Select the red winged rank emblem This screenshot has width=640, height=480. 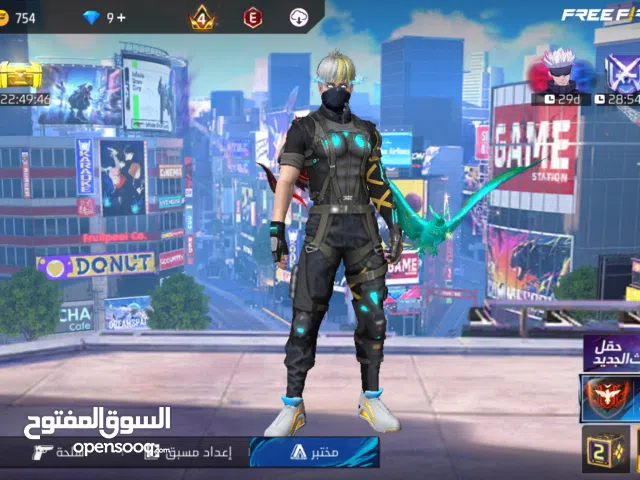pos(609,398)
